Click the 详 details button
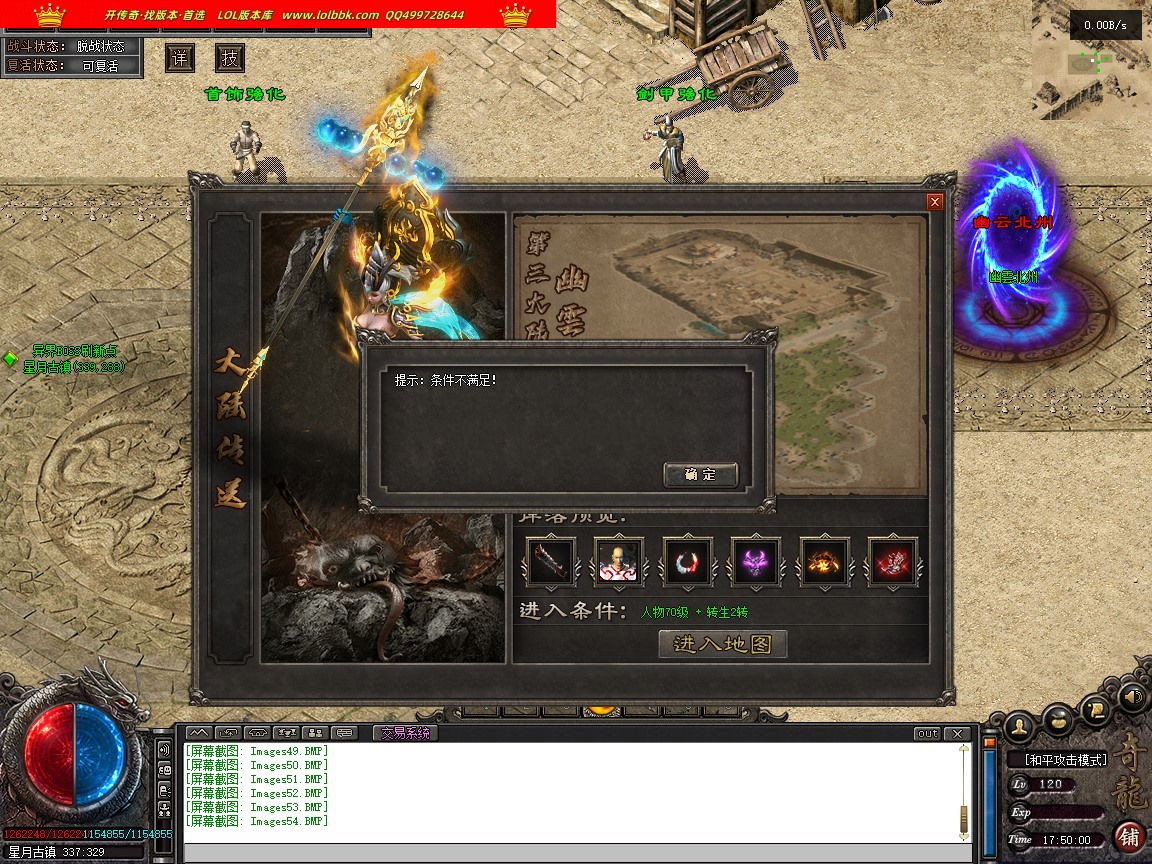 pos(179,58)
